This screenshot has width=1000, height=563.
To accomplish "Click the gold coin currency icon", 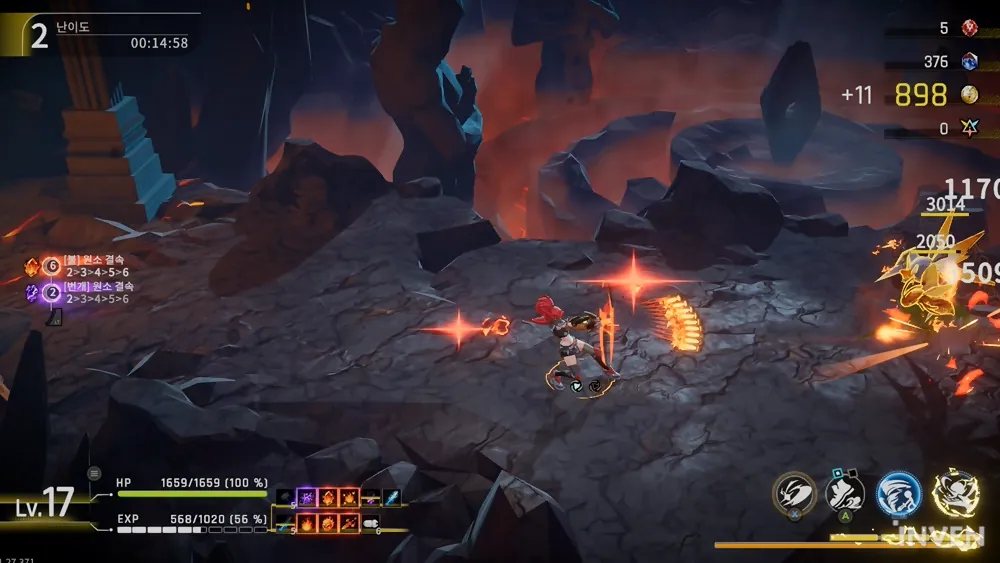I will coord(969,95).
